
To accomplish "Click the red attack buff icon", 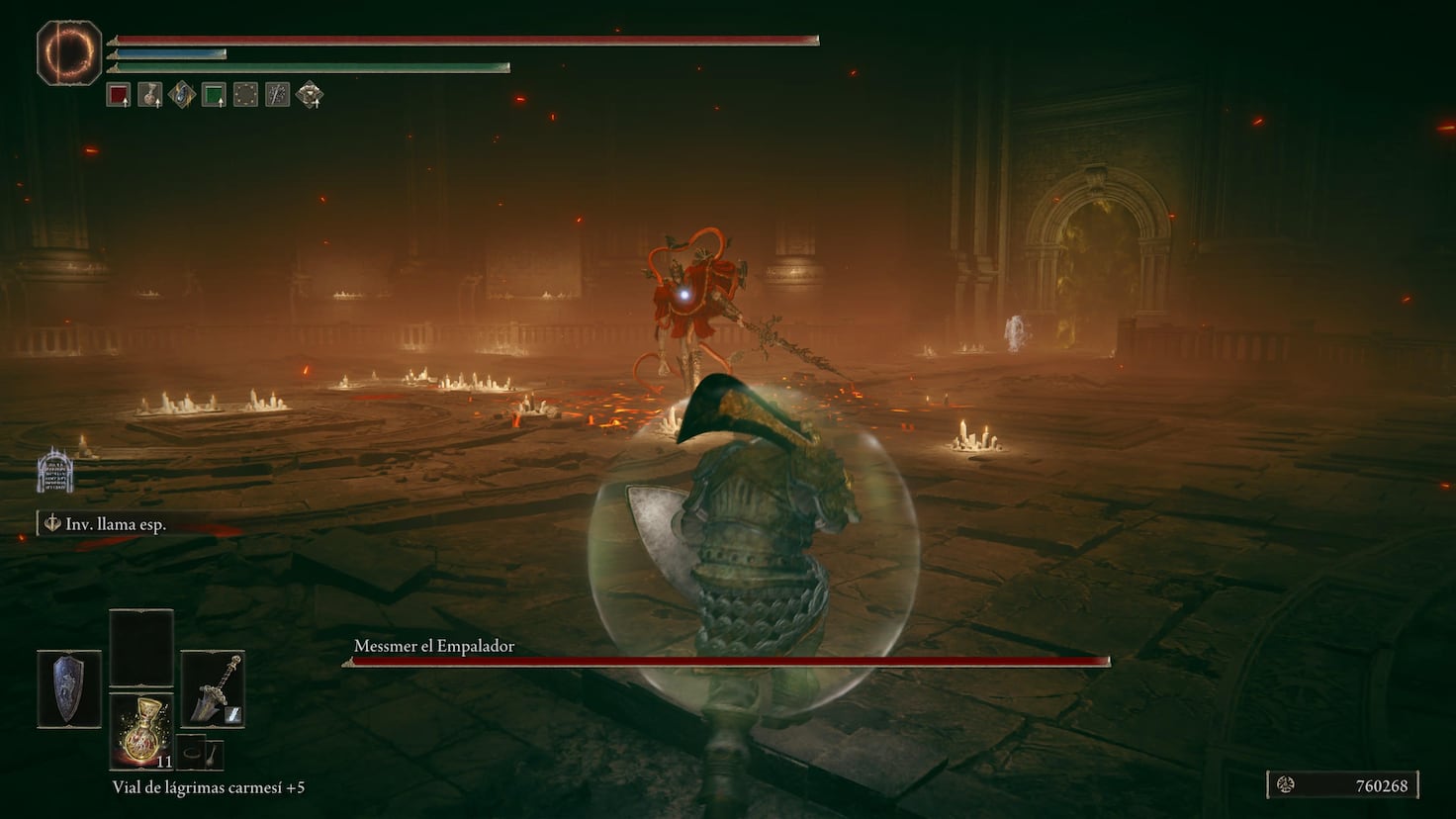I will tap(117, 95).
